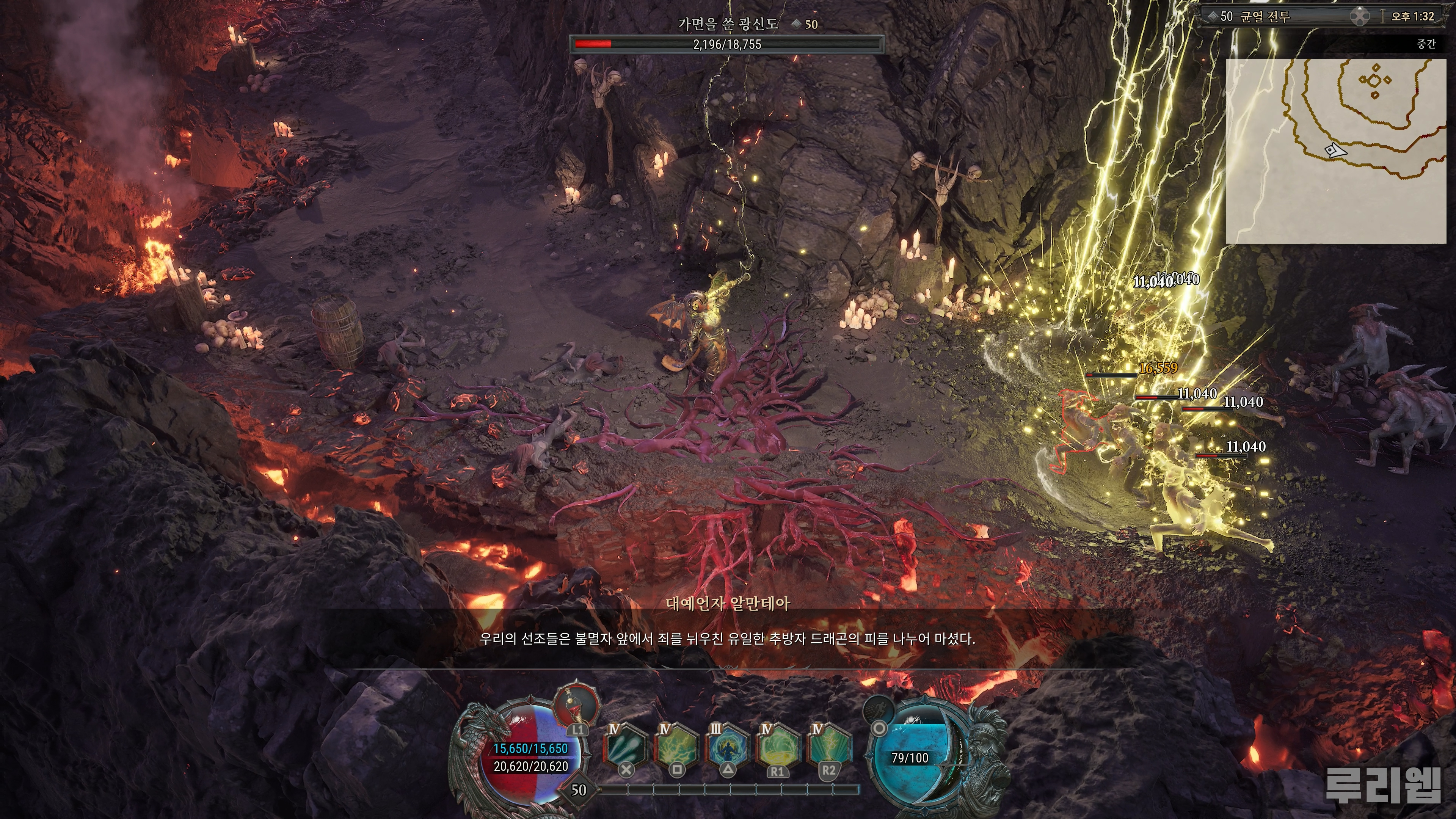Screen dimensions: 1456x819
Task: Activate the blue mage vortex skill
Action: [728, 746]
